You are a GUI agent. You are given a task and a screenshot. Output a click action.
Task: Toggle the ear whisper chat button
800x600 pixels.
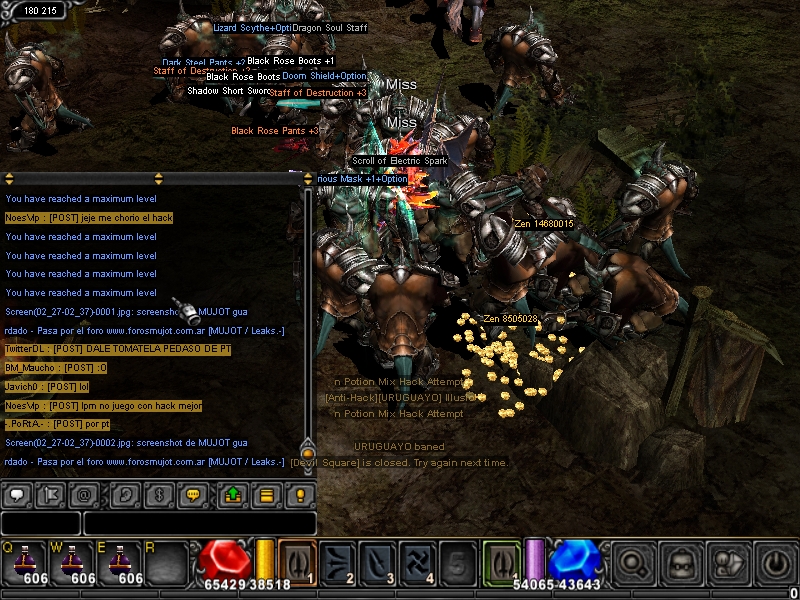click(x=124, y=495)
